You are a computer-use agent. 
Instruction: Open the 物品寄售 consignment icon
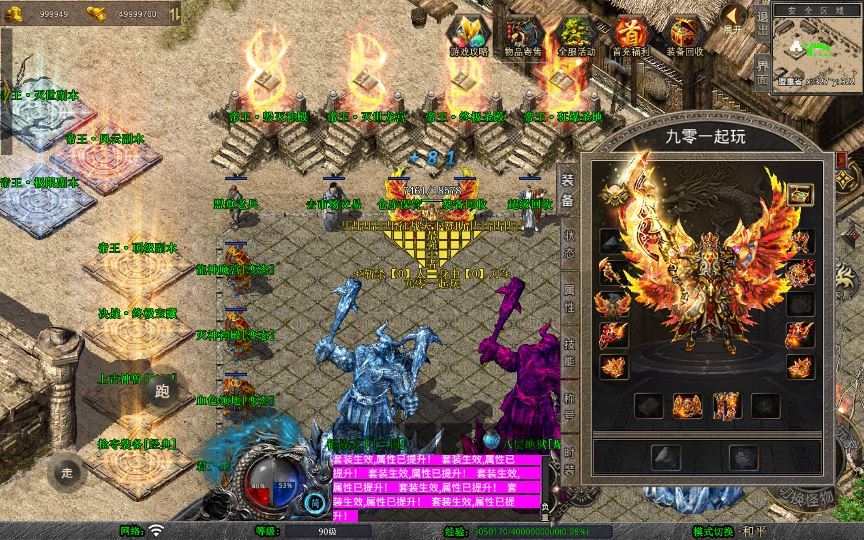coord(521,36)
